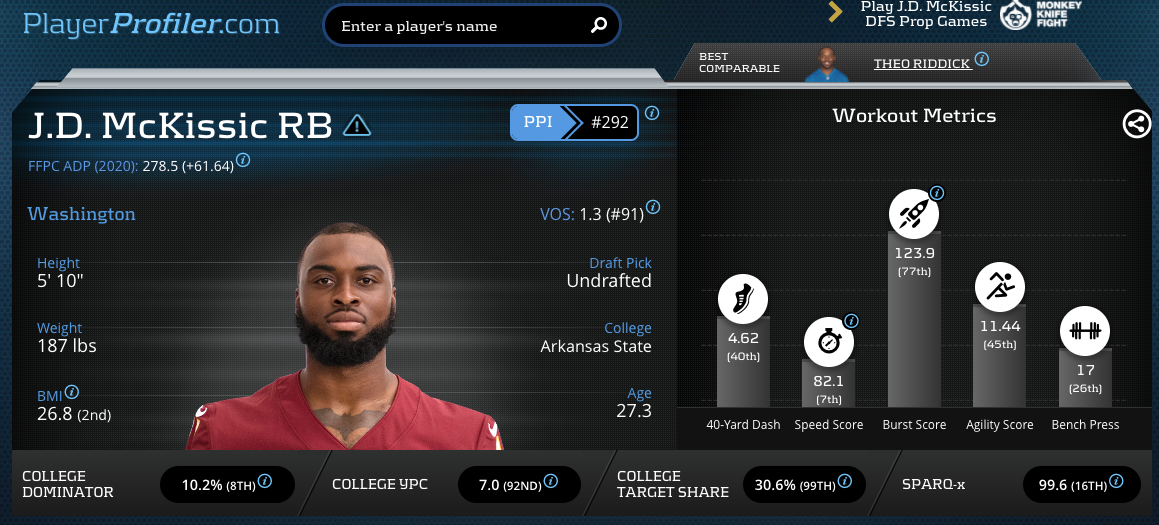
Task: Click the info icon beside FFPC ADP
Action: [243, 159]
